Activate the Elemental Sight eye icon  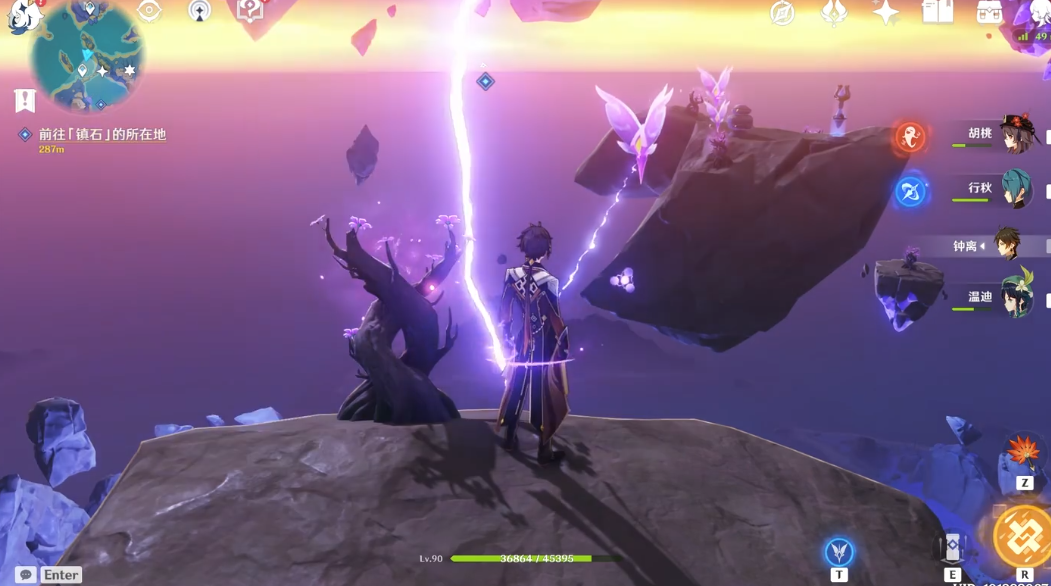click(x=149, y=11)
